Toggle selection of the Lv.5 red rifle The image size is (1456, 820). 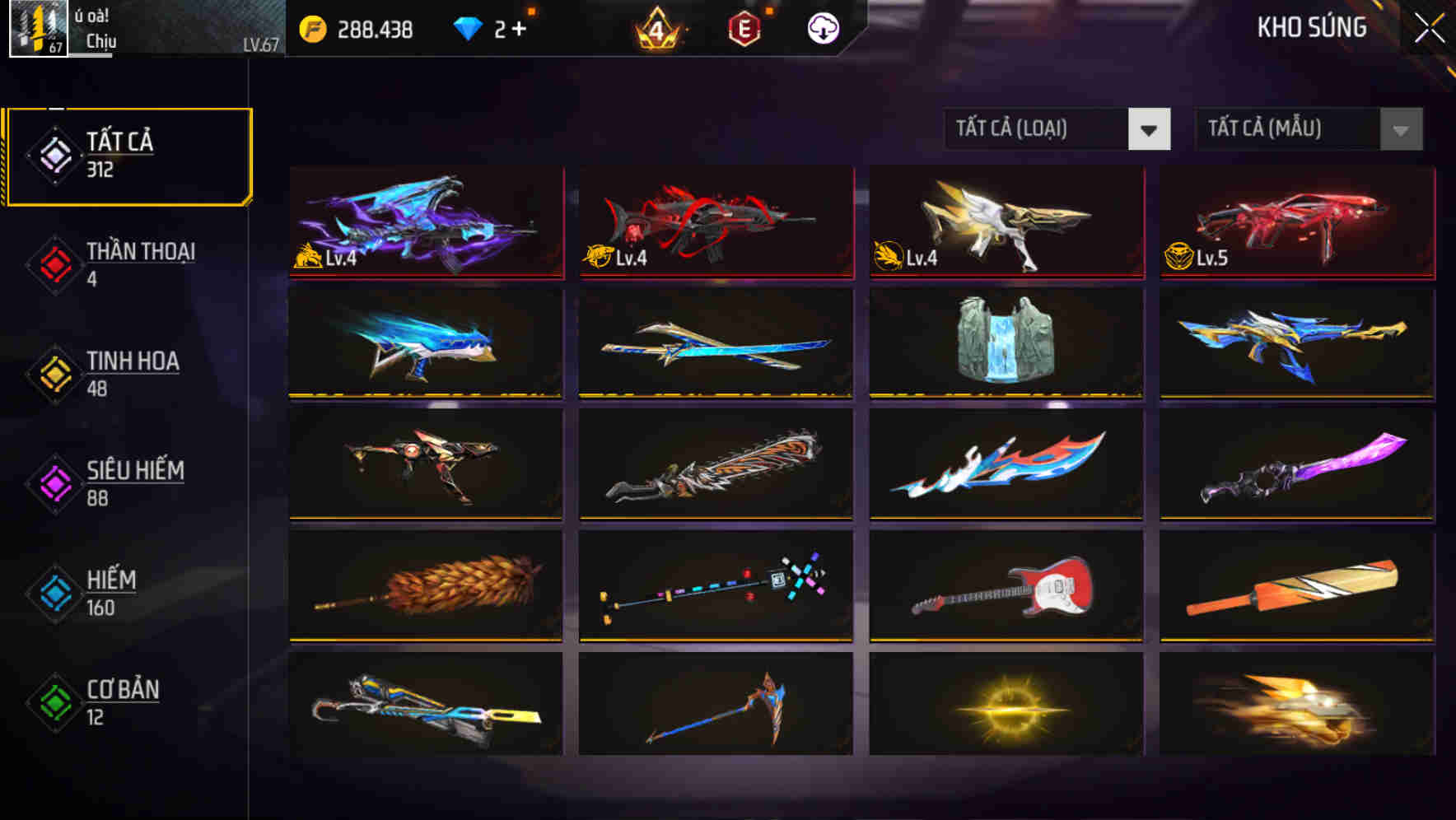(x=1295, y=222)
